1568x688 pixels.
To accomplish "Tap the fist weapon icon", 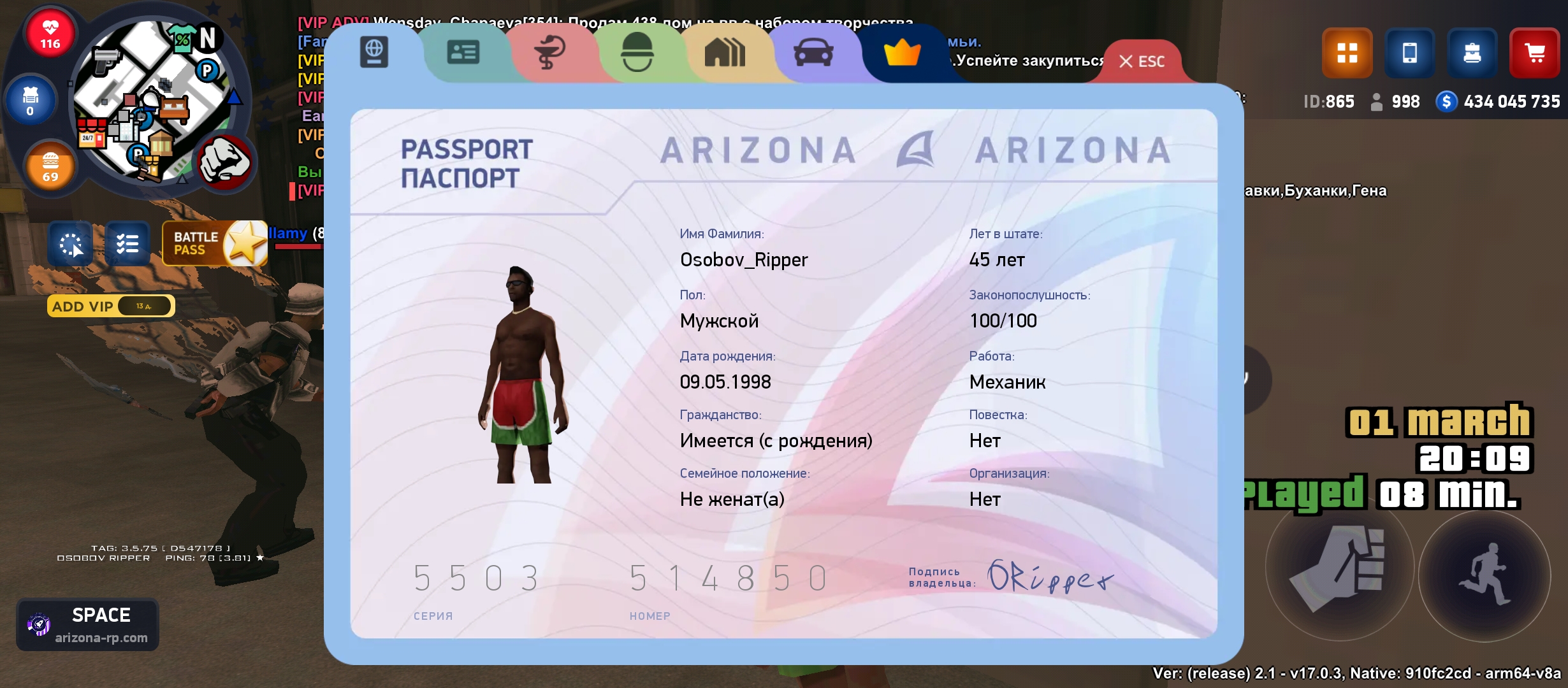I will [x=224, y=162].
